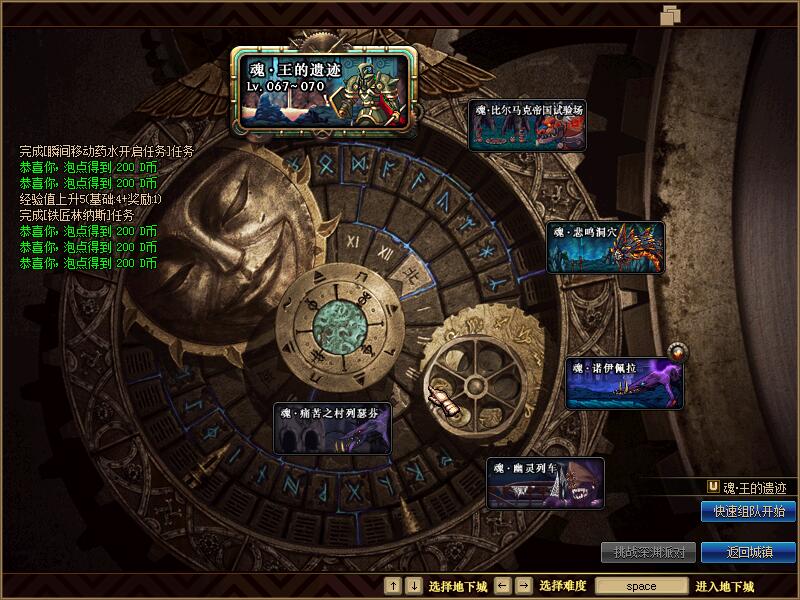The height and width of the screenshot is (600, 800).
Task: Return to town via 返回城镇
Action: pyautogui.click(x=748, y=552)
